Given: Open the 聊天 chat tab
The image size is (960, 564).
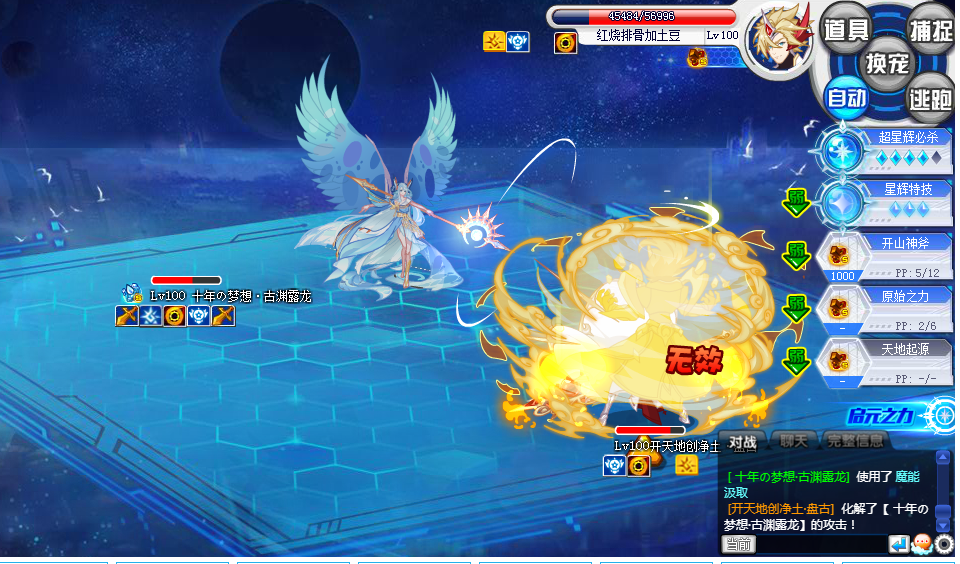Looking at the screenshot, I should (794, 441).
